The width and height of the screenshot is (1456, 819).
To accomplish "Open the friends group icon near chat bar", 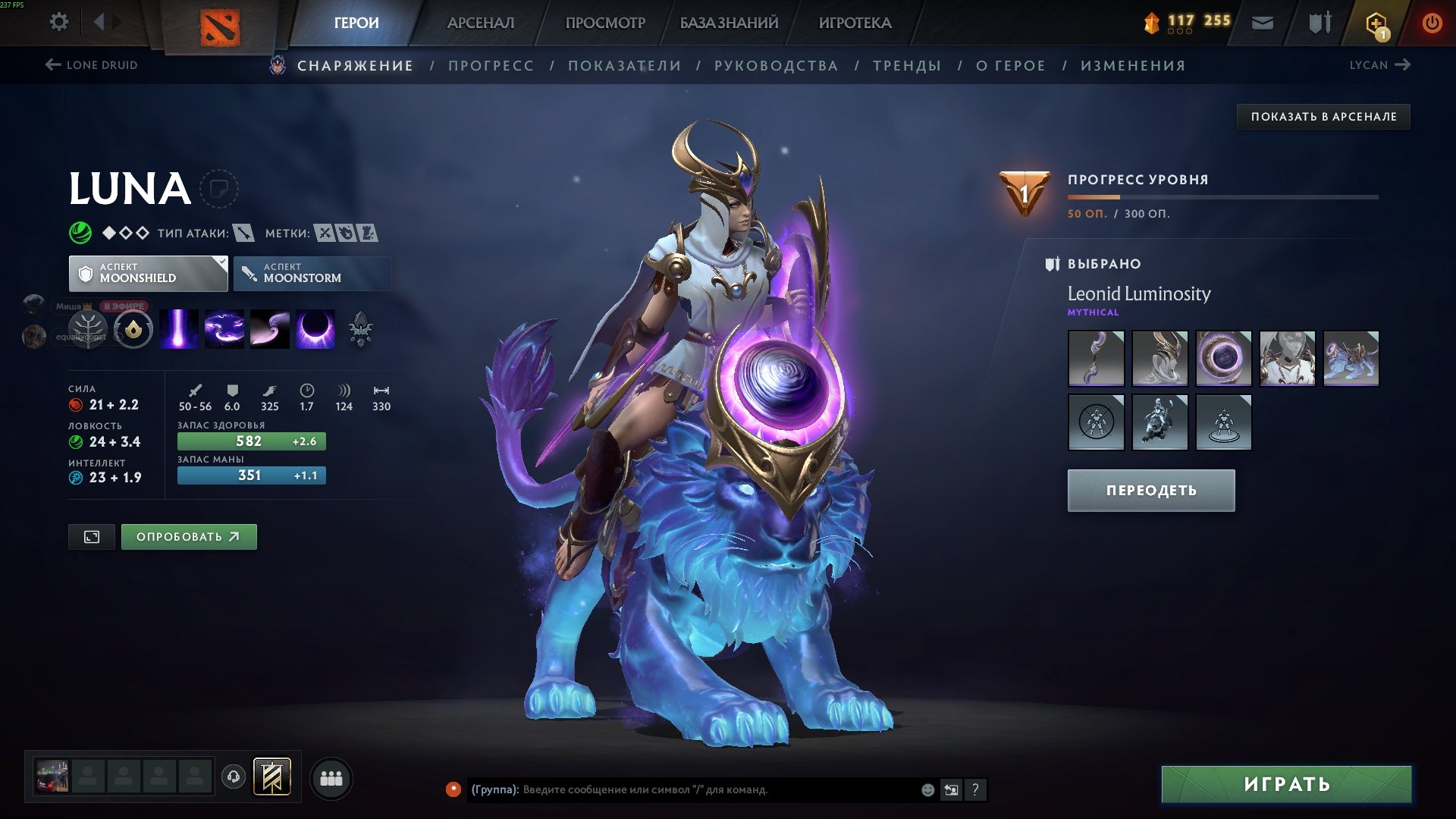I will 330,777.
